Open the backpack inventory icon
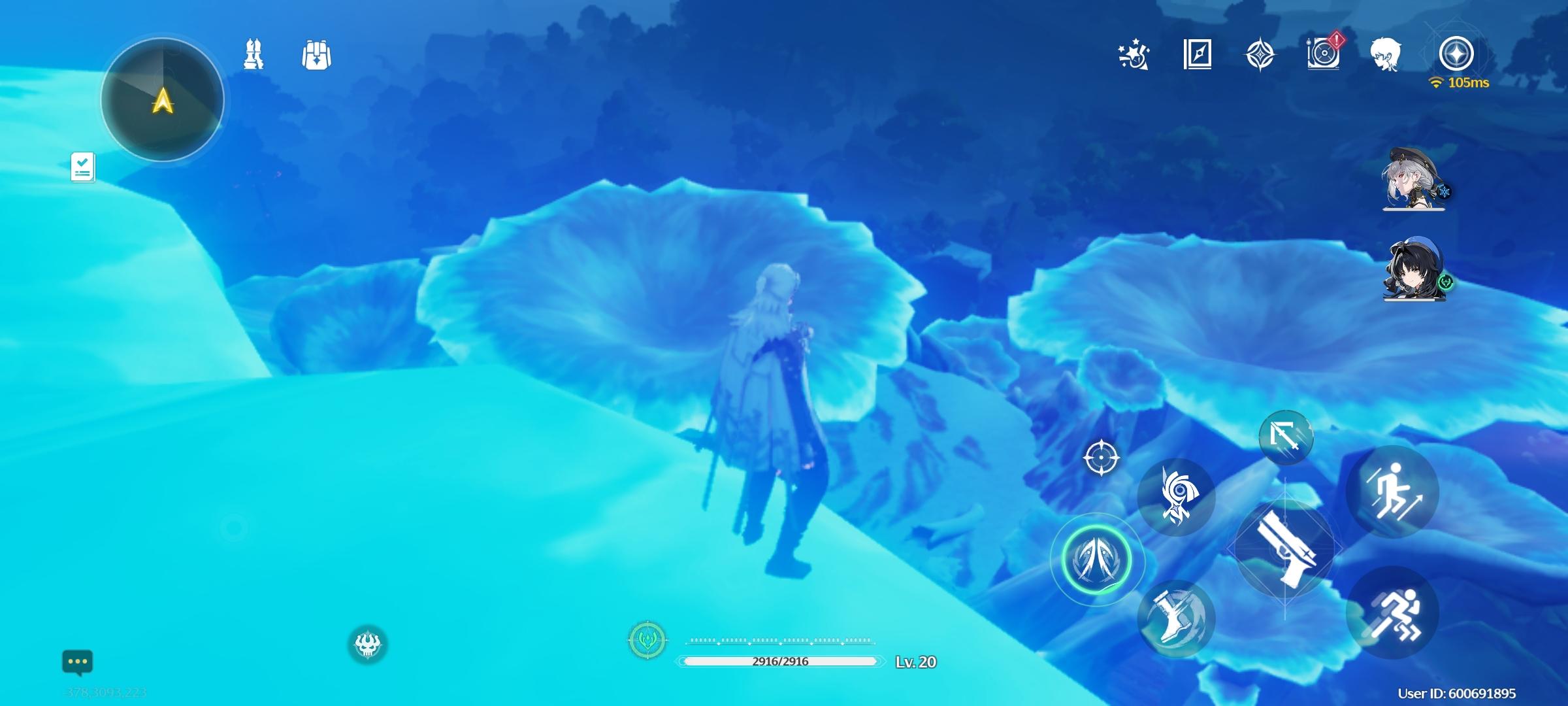The image size is (1568, 706). coord(316,56)
